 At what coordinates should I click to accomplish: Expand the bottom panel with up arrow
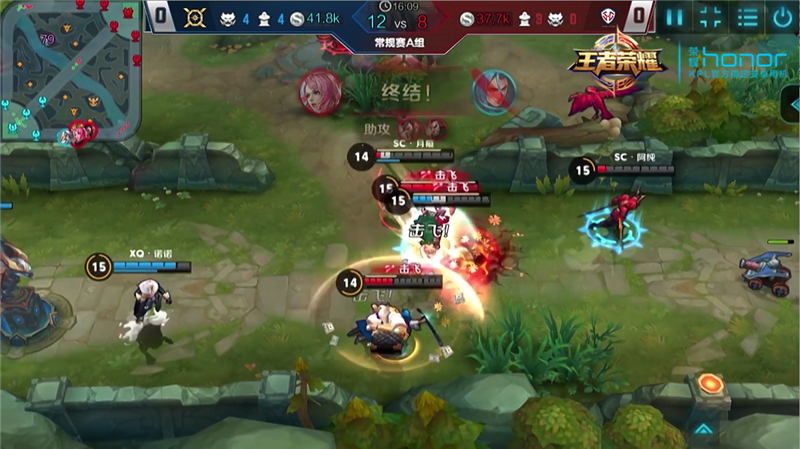[704, 429]
